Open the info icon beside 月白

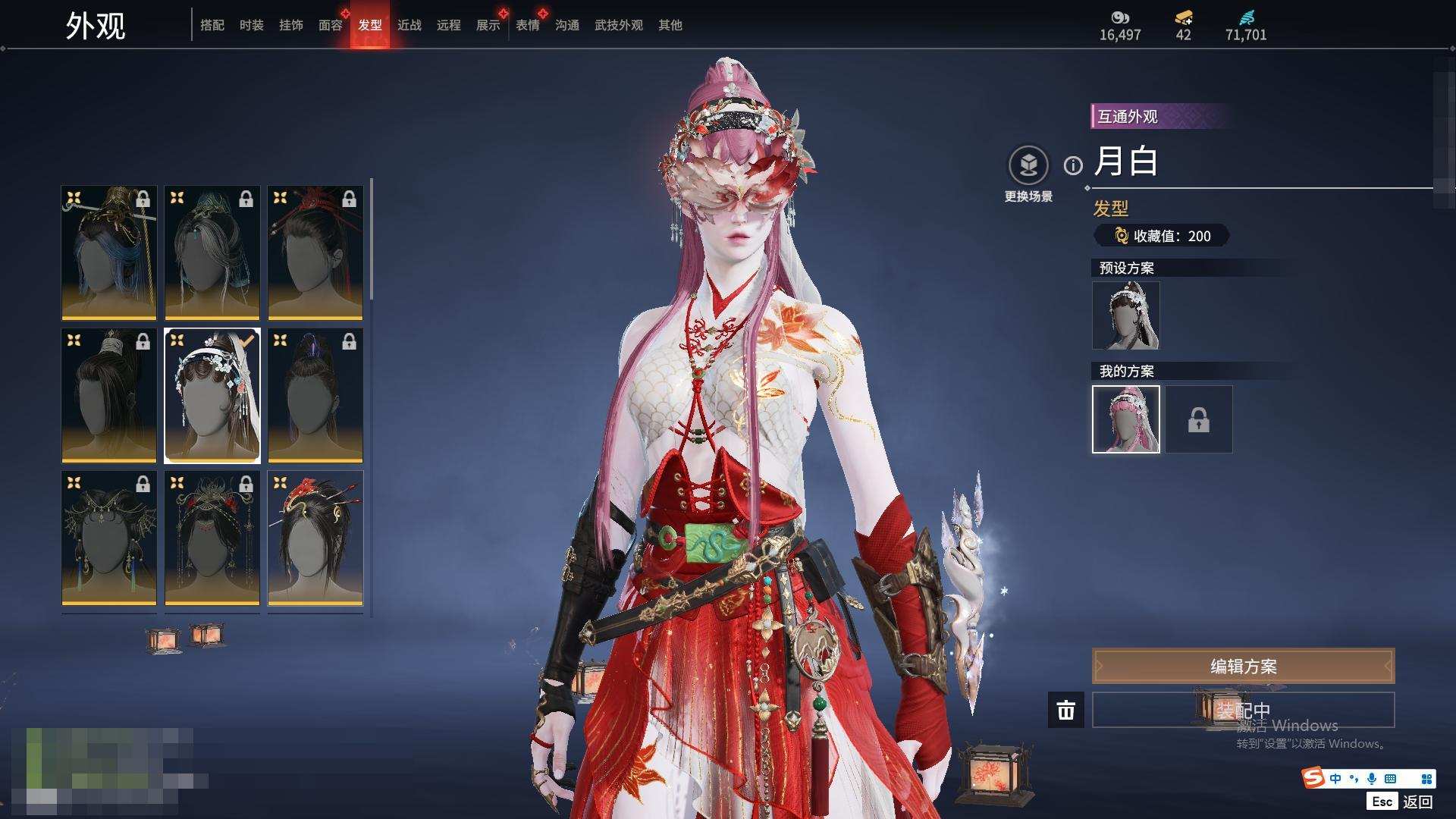1073,165
